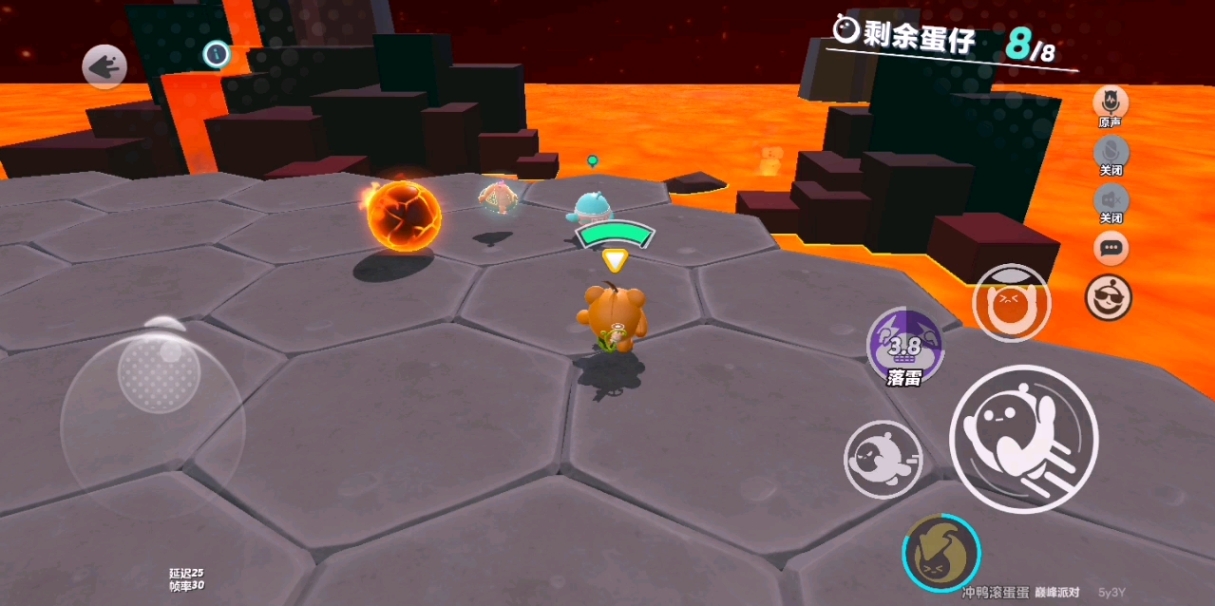Open the chat speech bubble
This screenshot has width=1215, height=607.
pos(1110,246)
